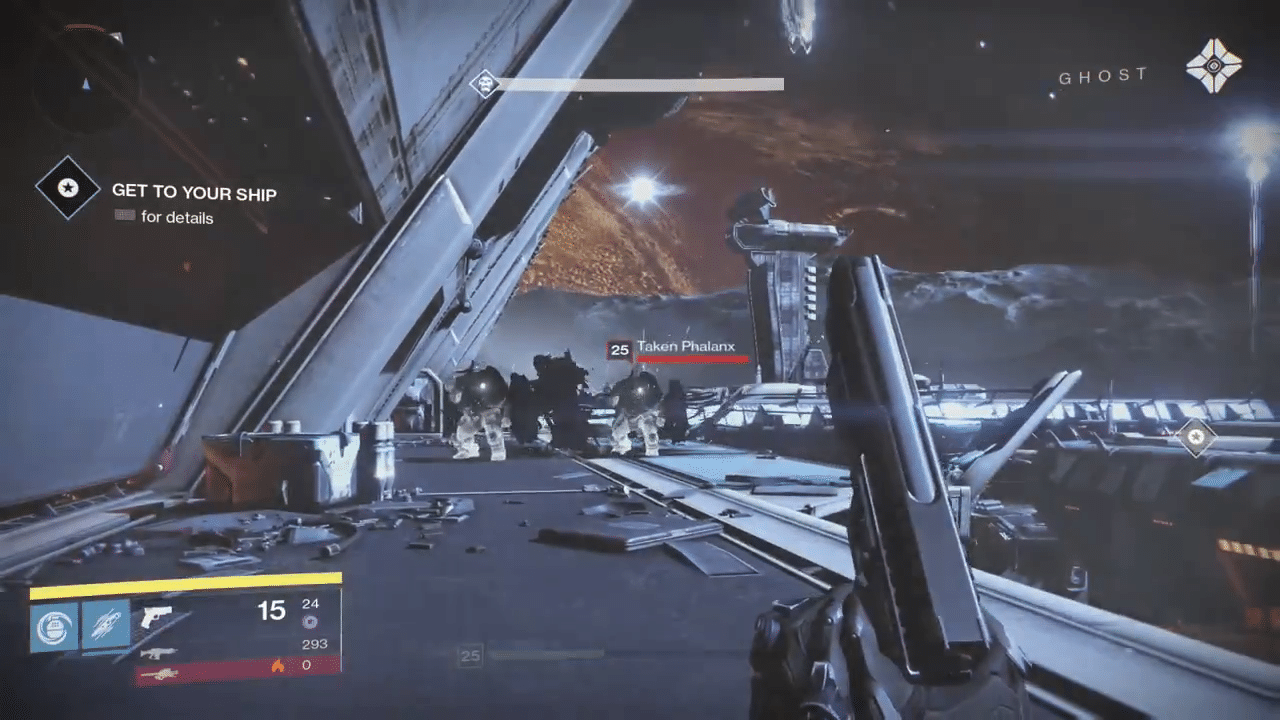Use the melee ability icon
1280x720 pixels.
coord(106,627)
